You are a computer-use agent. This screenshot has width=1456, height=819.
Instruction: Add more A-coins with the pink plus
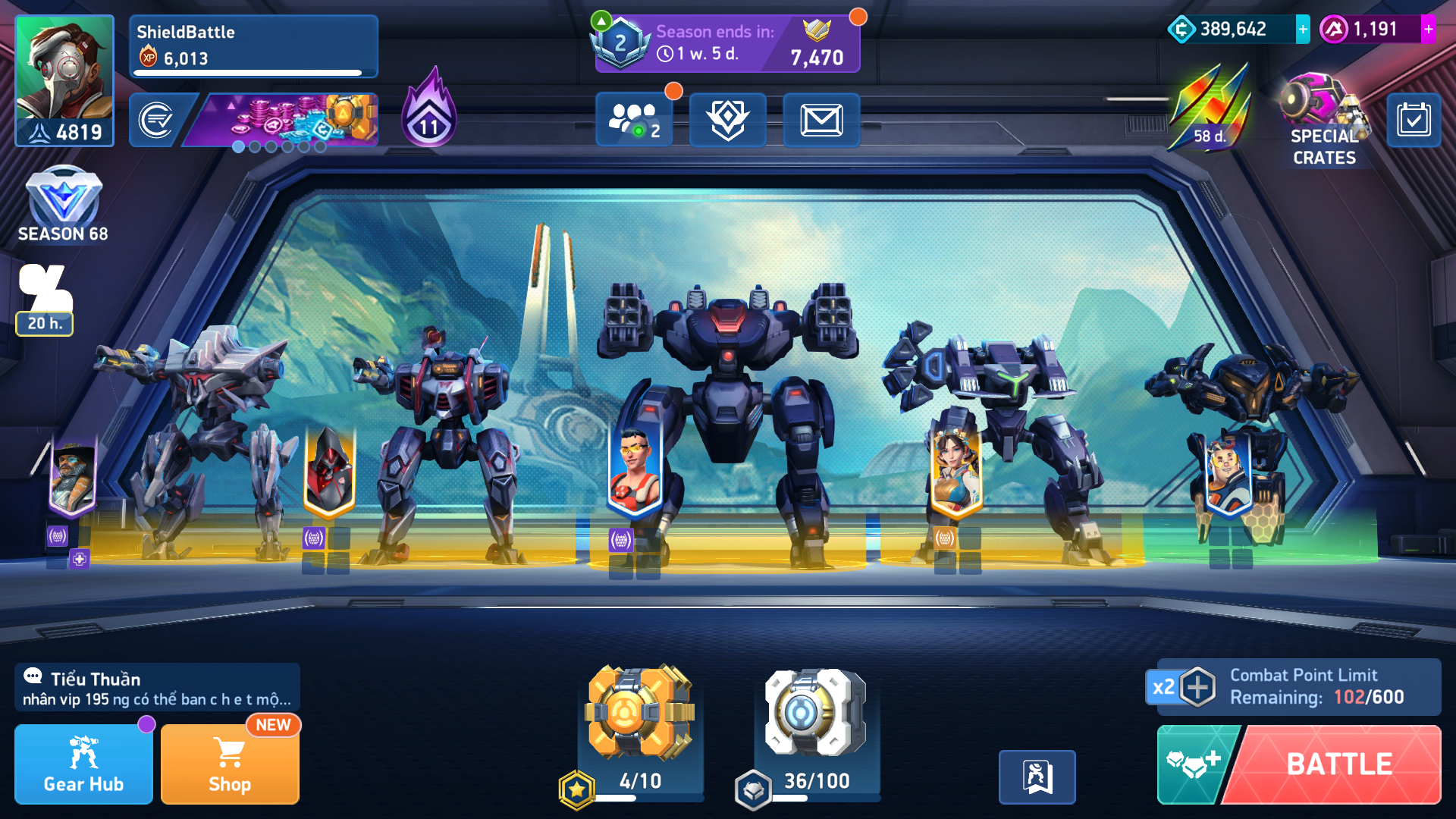pos(1428,30)
